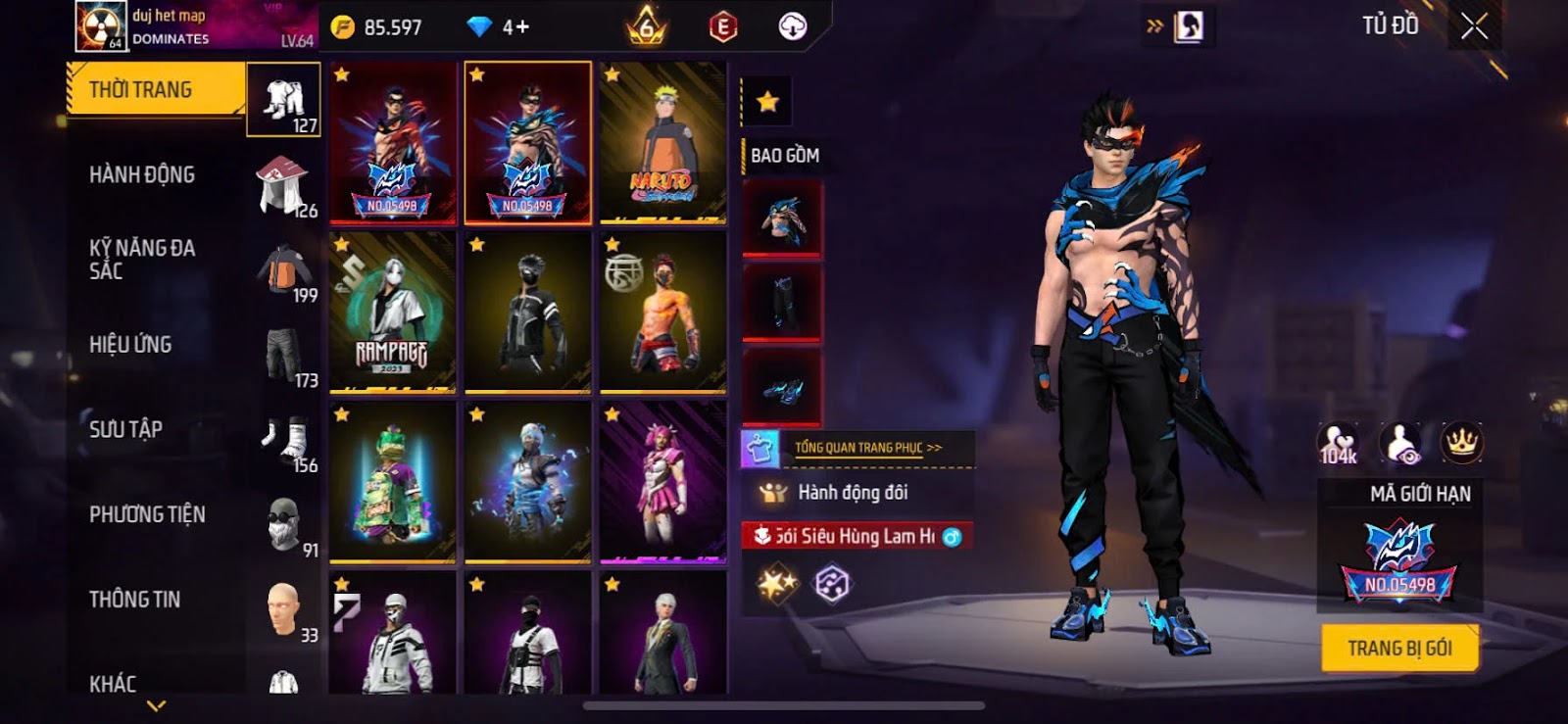Add diamonds via the plus button
Image resolution: width=1568 pixels, height=724 pixels.
(x=523, y=26)
